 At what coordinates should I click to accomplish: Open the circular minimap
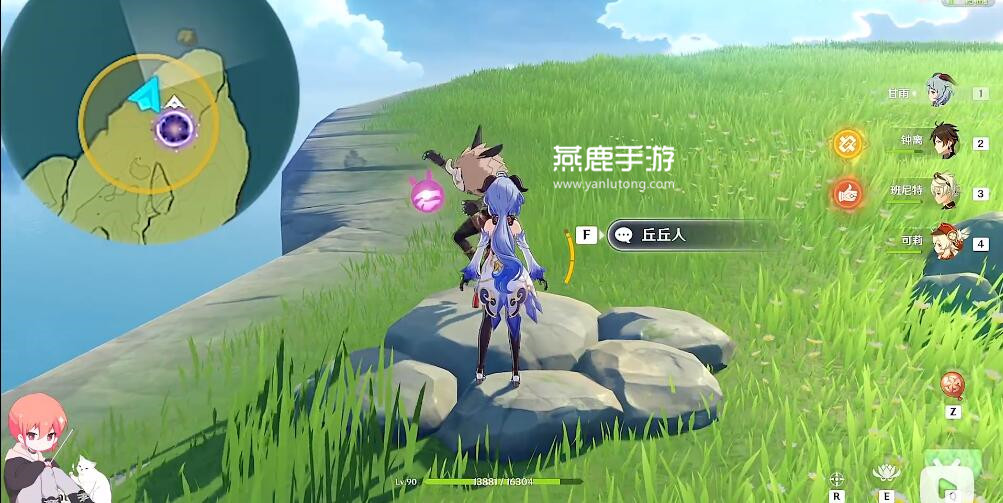pyautogui.click(x=150, y=121)
